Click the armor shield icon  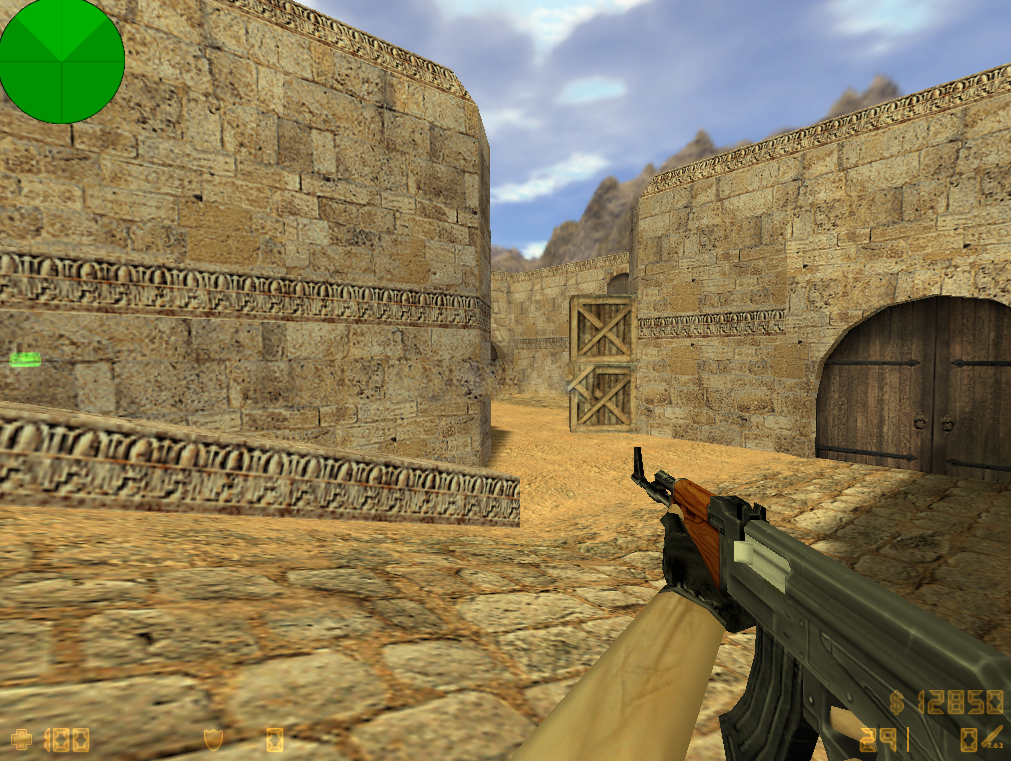tap(213, 740)
